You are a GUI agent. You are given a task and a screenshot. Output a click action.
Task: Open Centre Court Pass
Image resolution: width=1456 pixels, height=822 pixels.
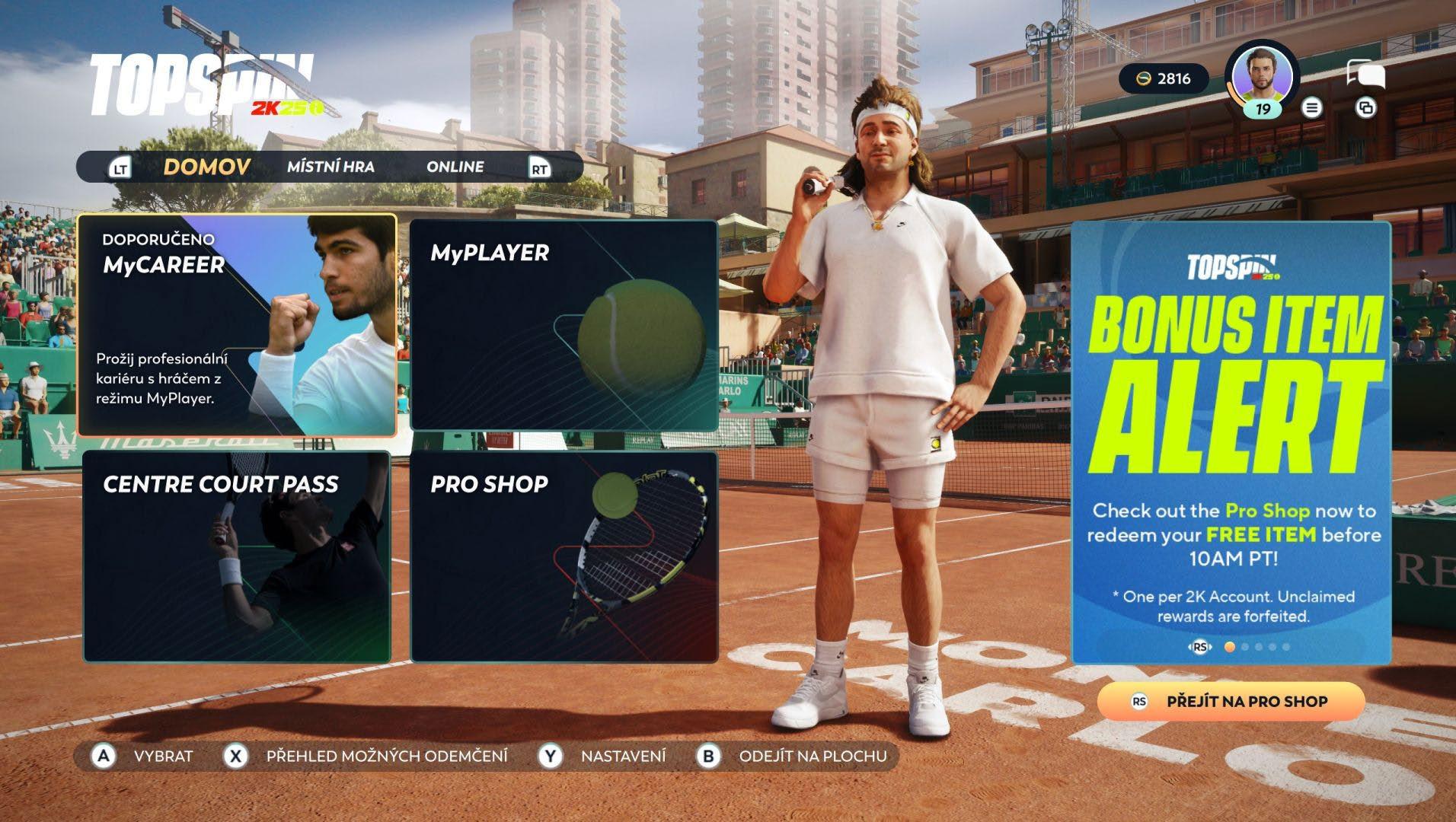237,556
